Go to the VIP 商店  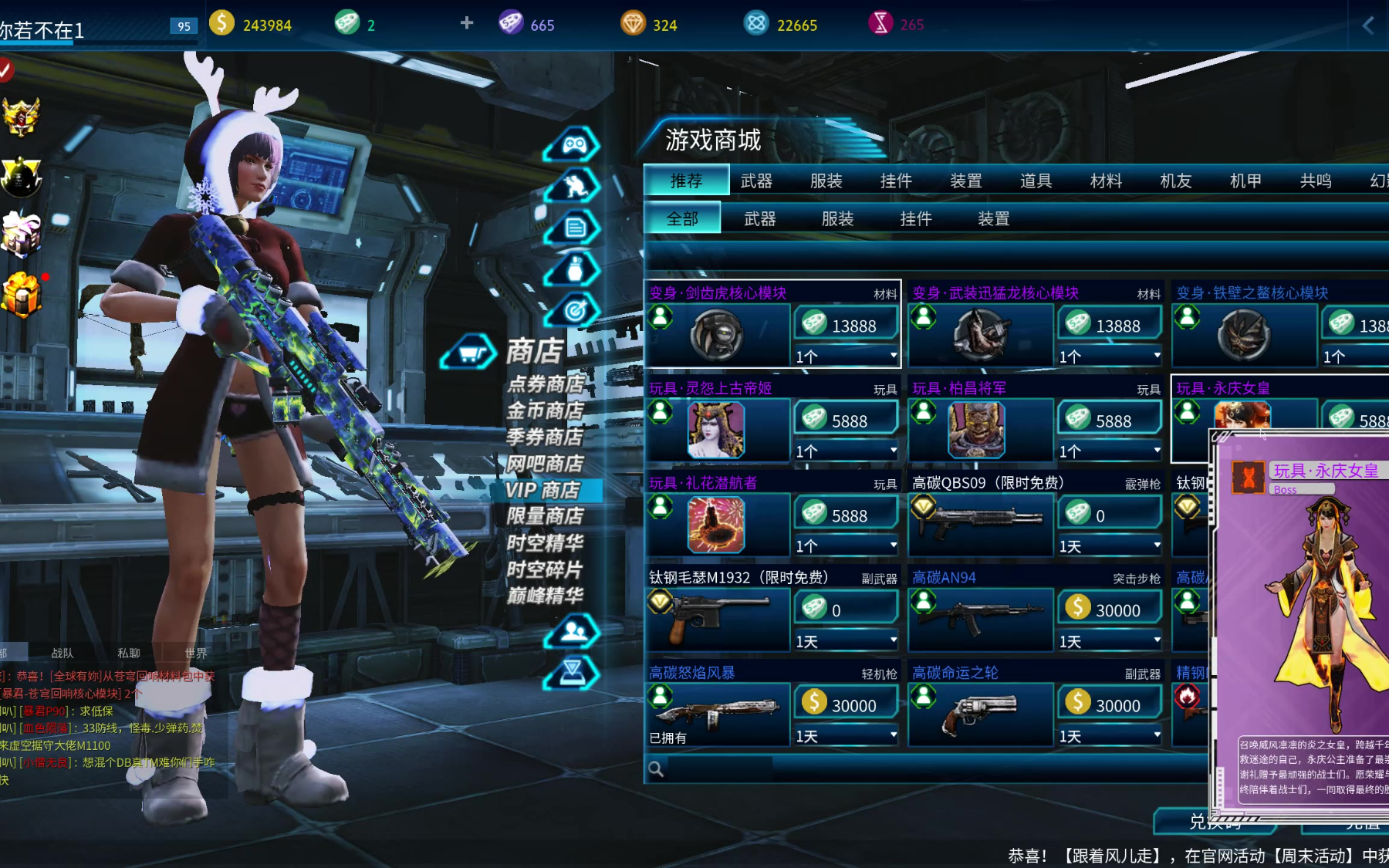tap(543, 490)
